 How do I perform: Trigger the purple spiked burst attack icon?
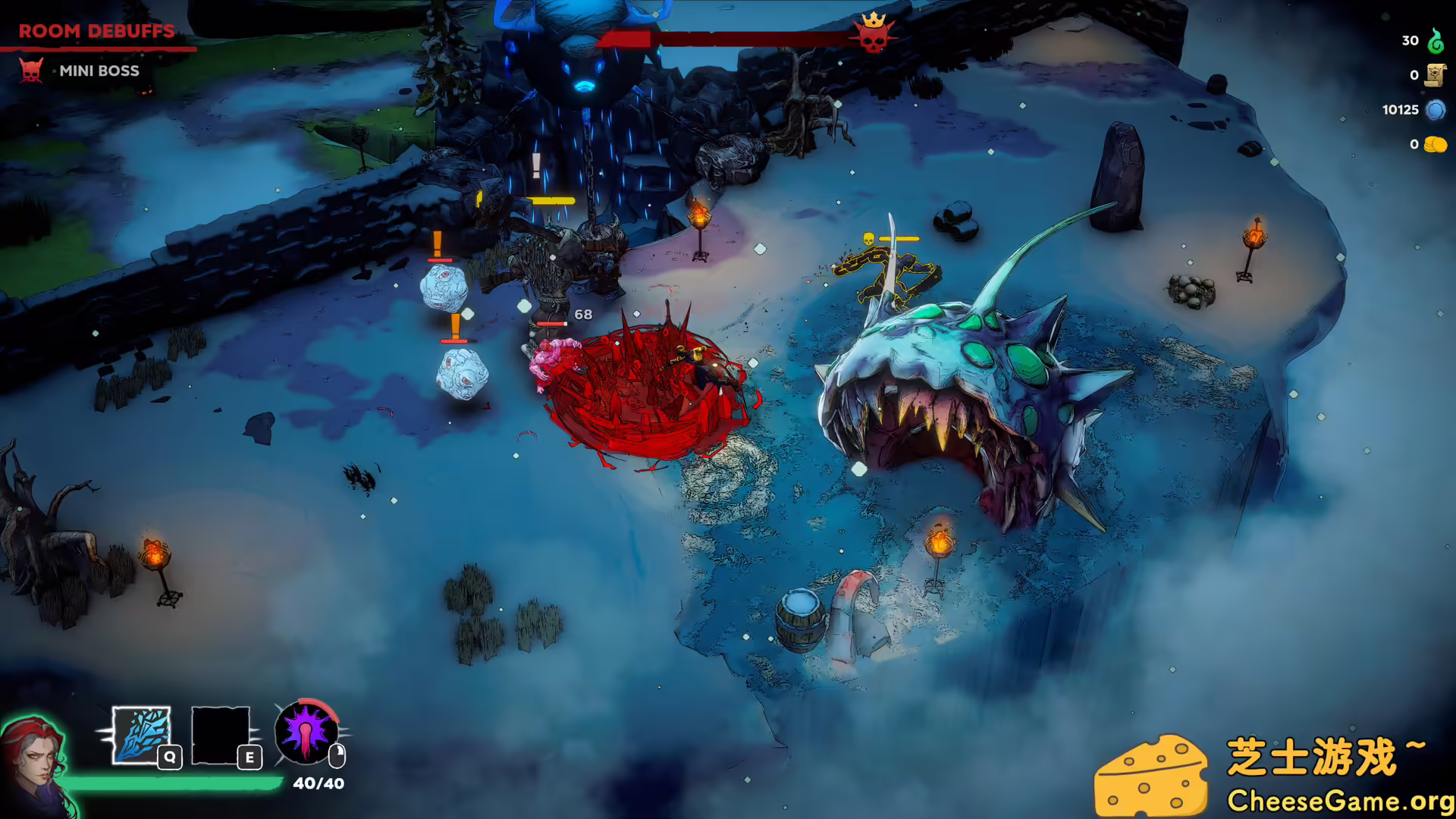click(306, 733)
